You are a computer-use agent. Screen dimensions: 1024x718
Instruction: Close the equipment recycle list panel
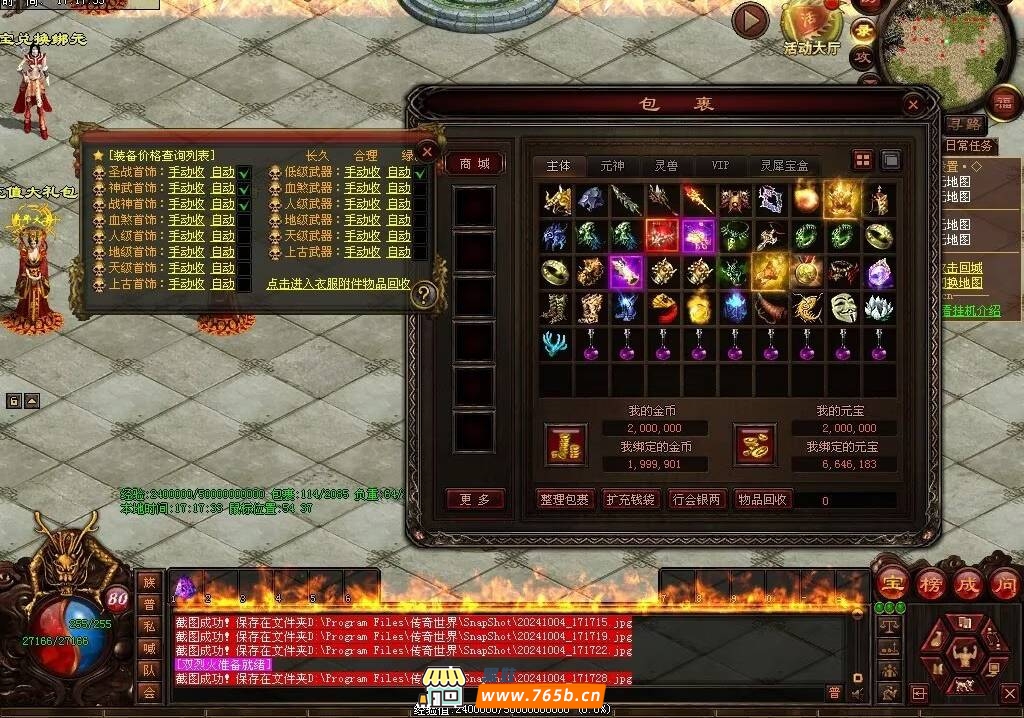pos(427,152)
